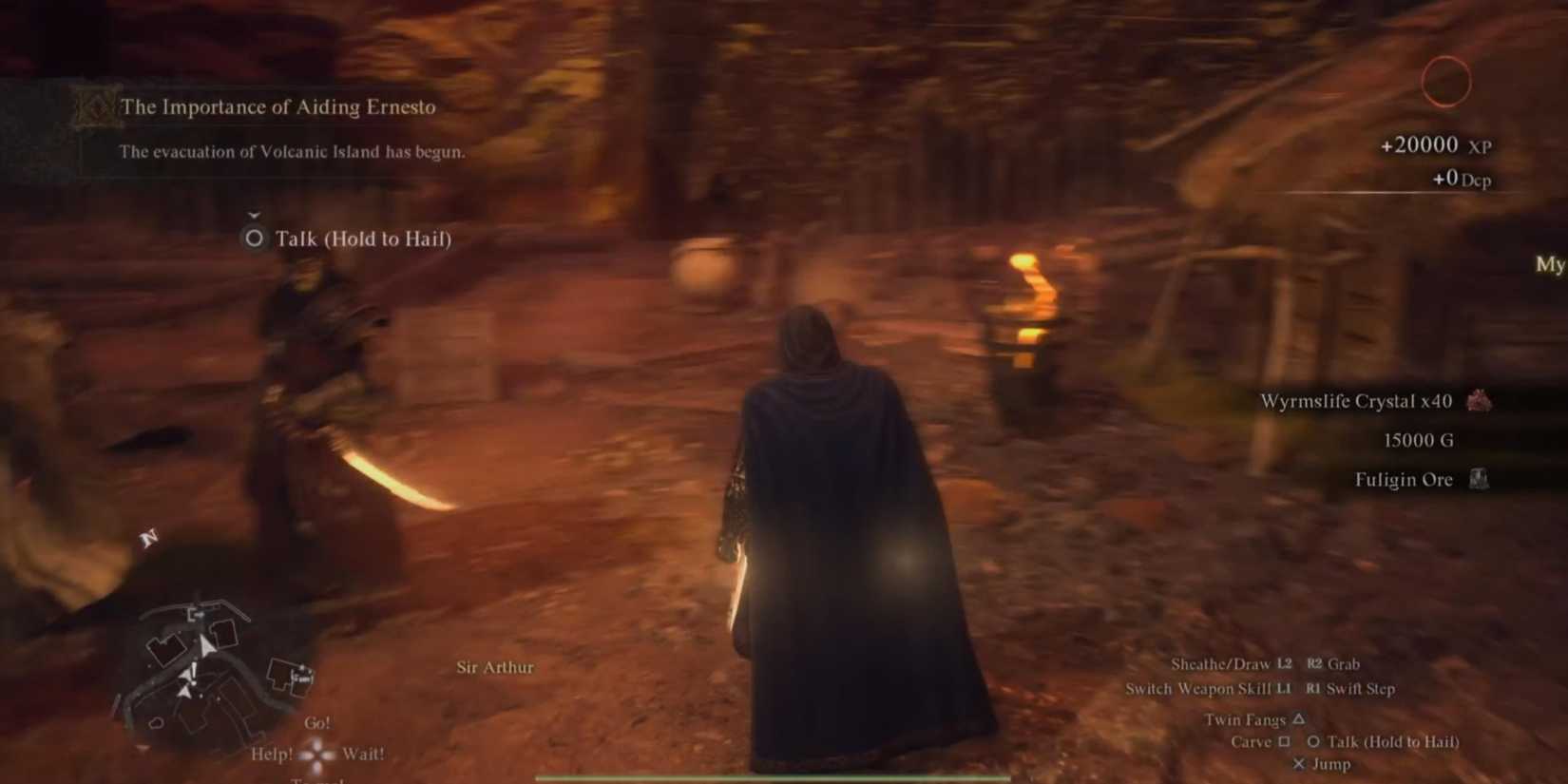This screenshot has height=784, width=1568.
Task: Select the triangle icon beside Twin Fangs
Action: (1298, 719)
